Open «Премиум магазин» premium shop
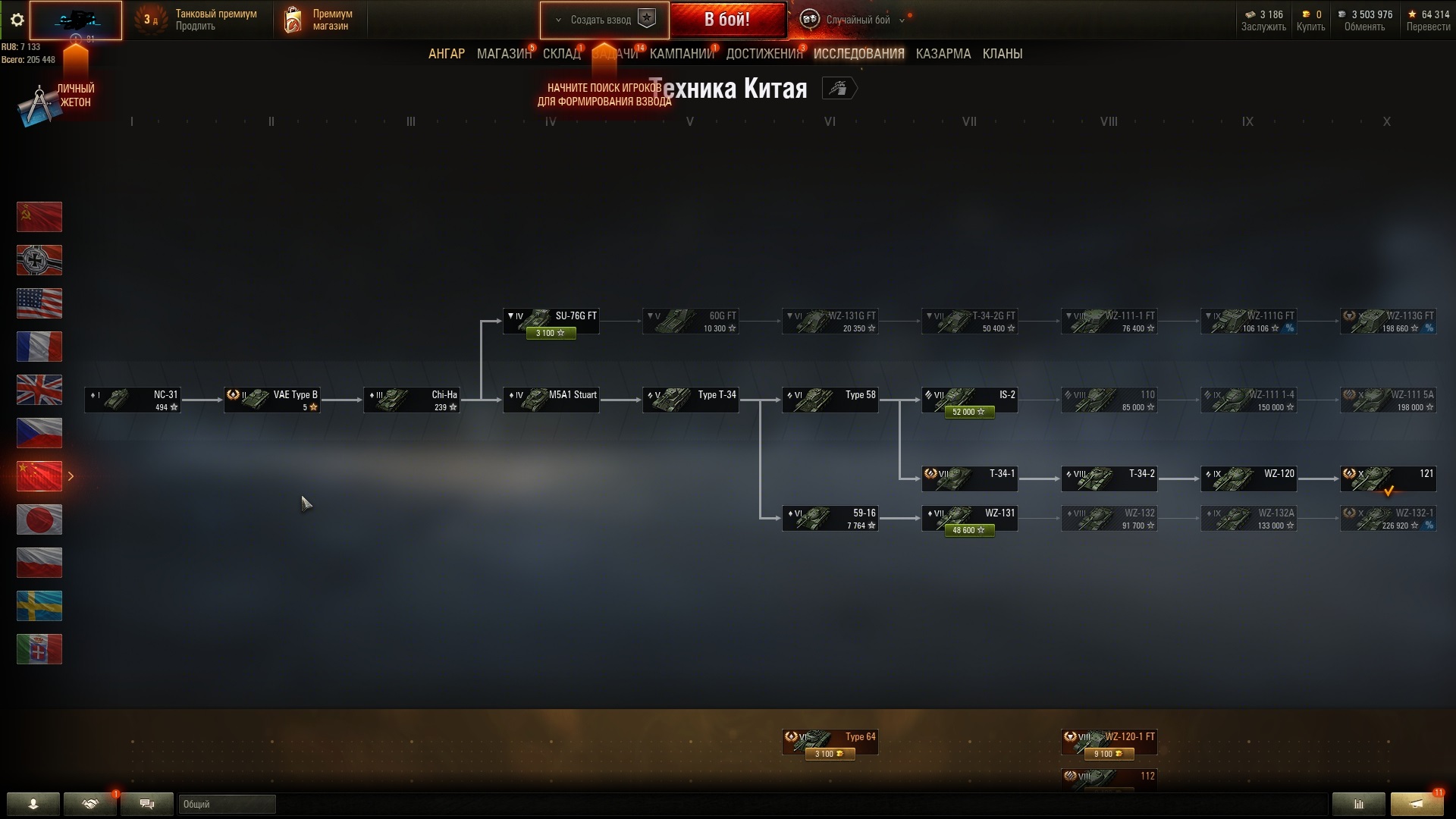1456x819 pixels. [319, 20]
